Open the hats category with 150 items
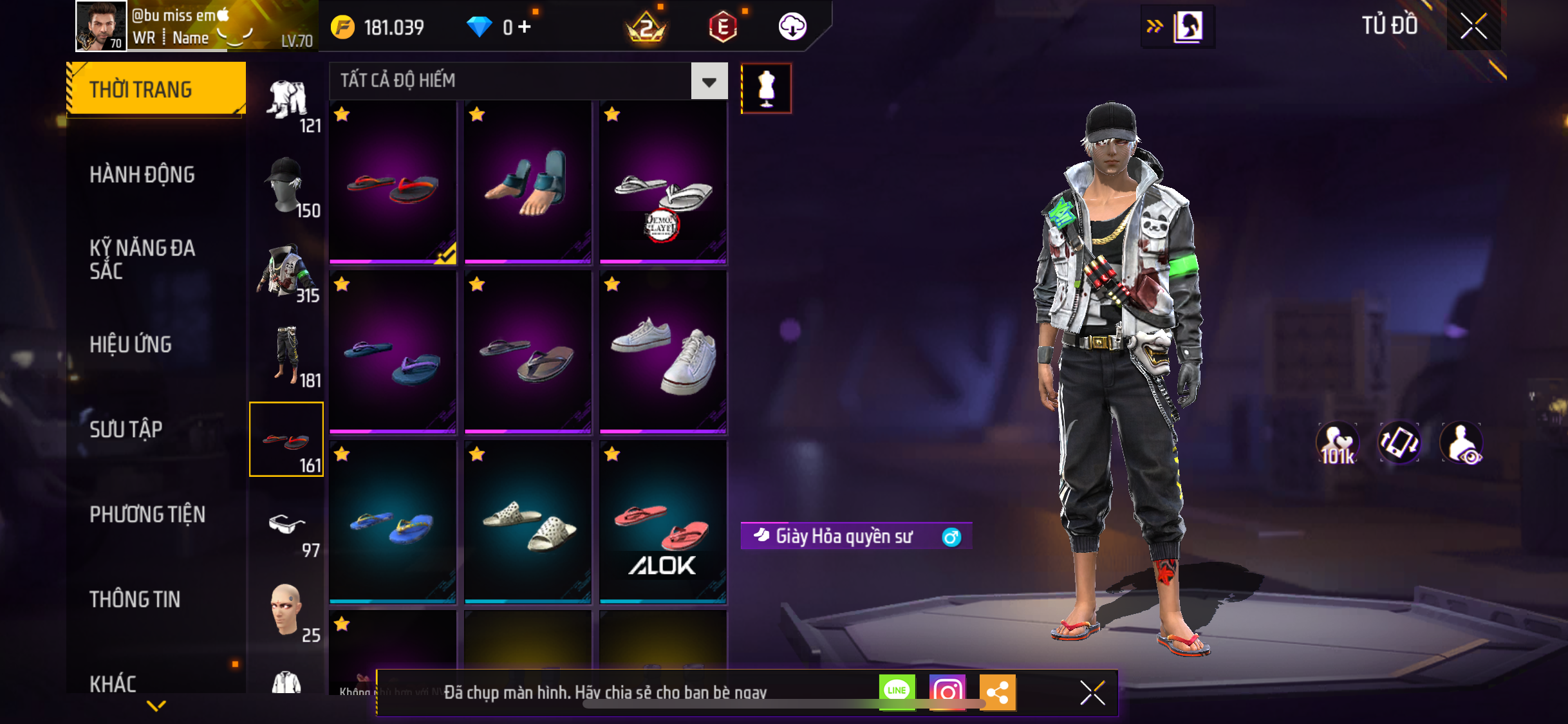Image resolution: width=1568 pixels, height=724 pixels. pos(287,187)
